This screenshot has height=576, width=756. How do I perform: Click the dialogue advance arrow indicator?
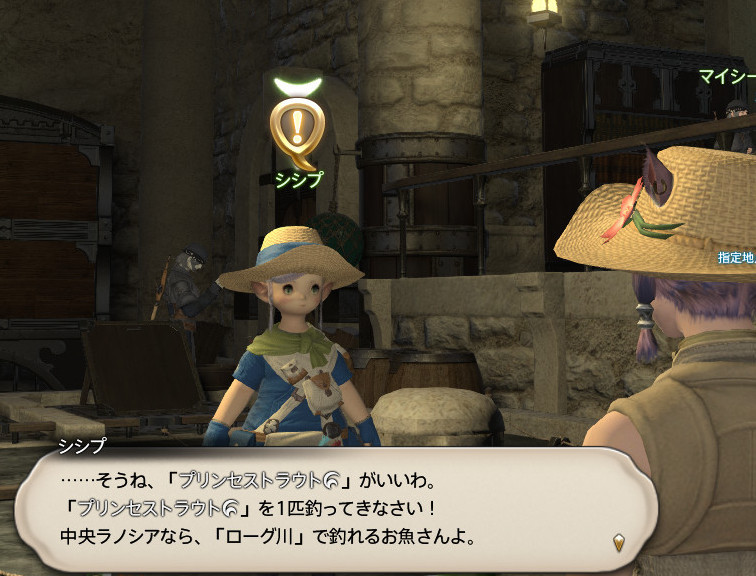(x=620, y=542)
